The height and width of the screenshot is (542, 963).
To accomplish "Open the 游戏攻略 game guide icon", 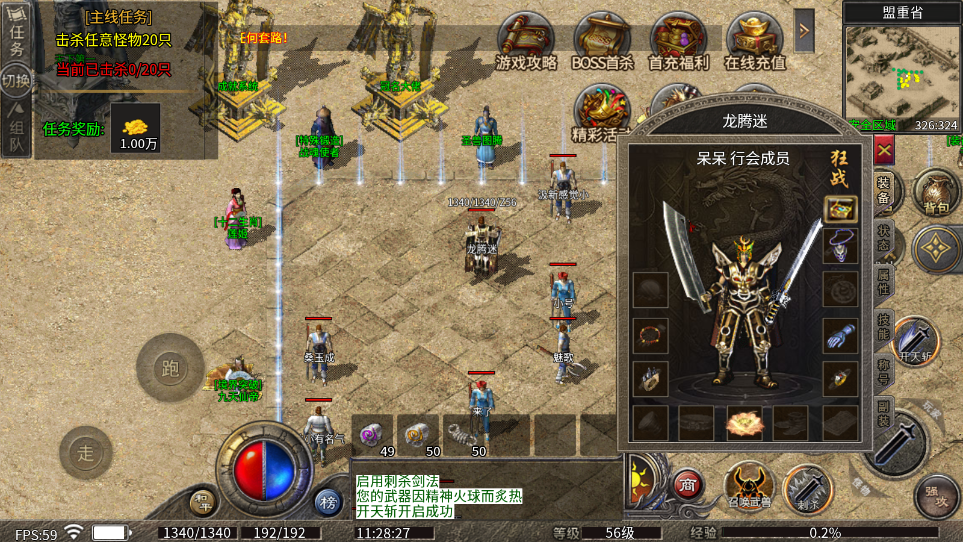I will pyautogui.click(x=526, y=42).
